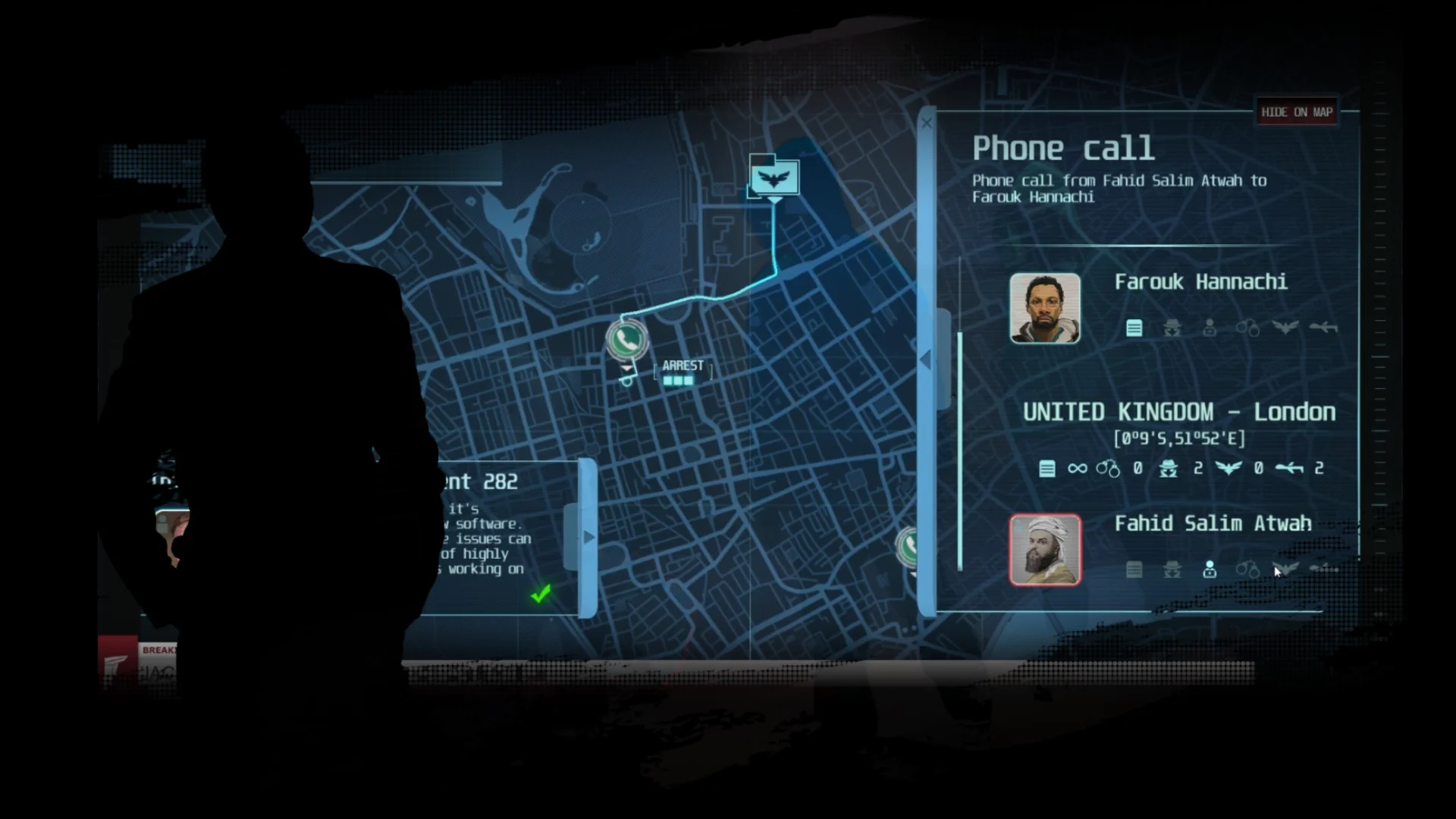Click Fahid Salim Atwah's red-framed portrait
The width and height of the screenshot is (1456, 819).
click(1045, 548)
